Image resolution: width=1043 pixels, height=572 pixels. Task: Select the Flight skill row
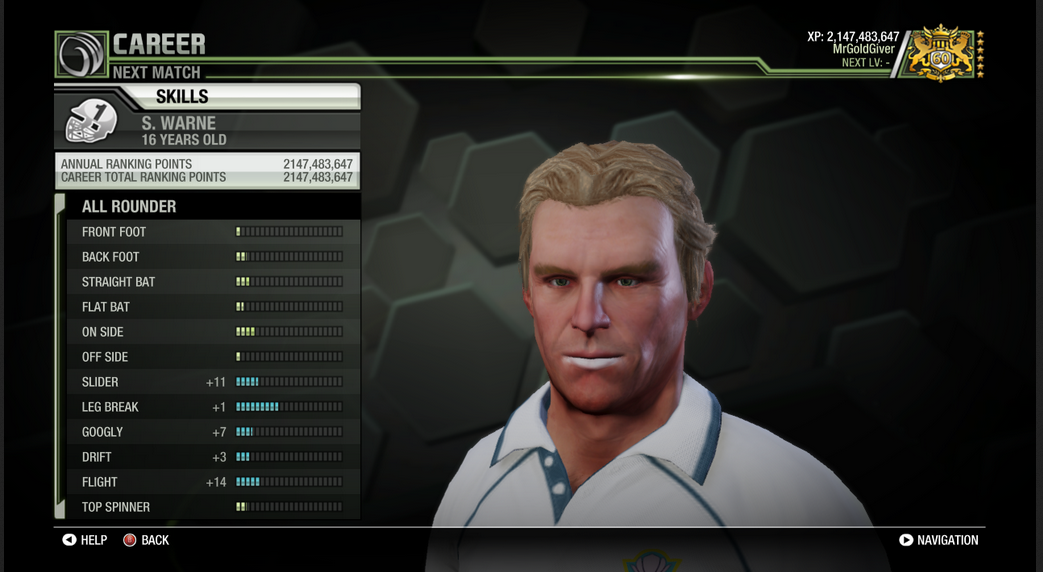tap(212, 482)
